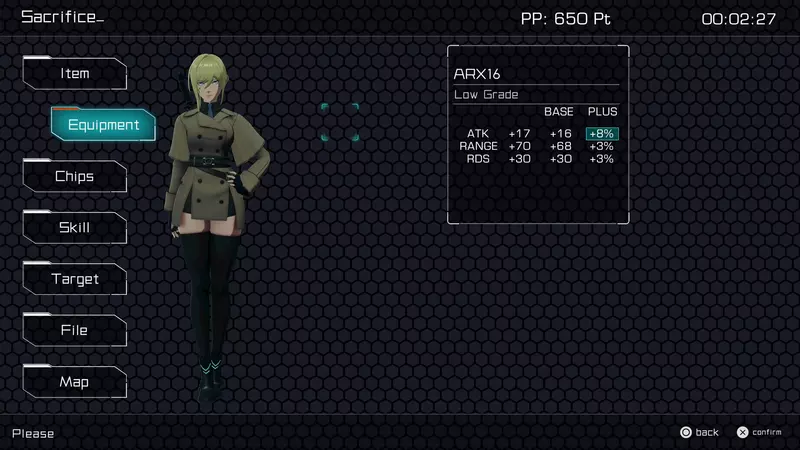The height and width of the screenshot is (450, 800).
Task: Show the Map screen
Action: [75, 382]
